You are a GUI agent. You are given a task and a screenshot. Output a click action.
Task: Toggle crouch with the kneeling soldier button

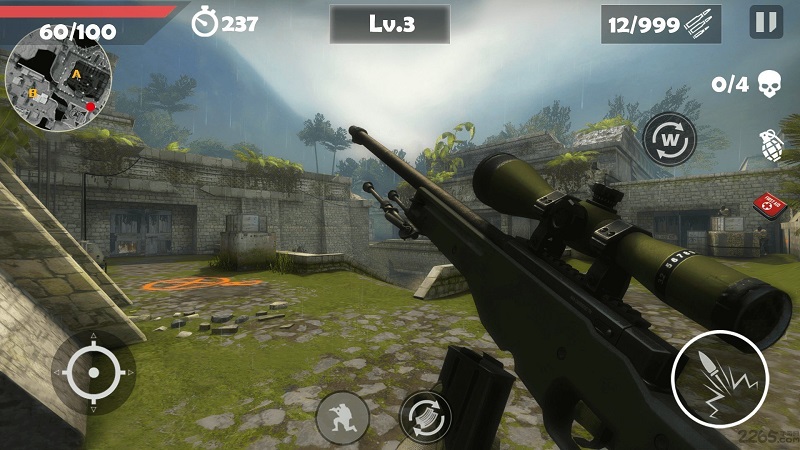343,417
